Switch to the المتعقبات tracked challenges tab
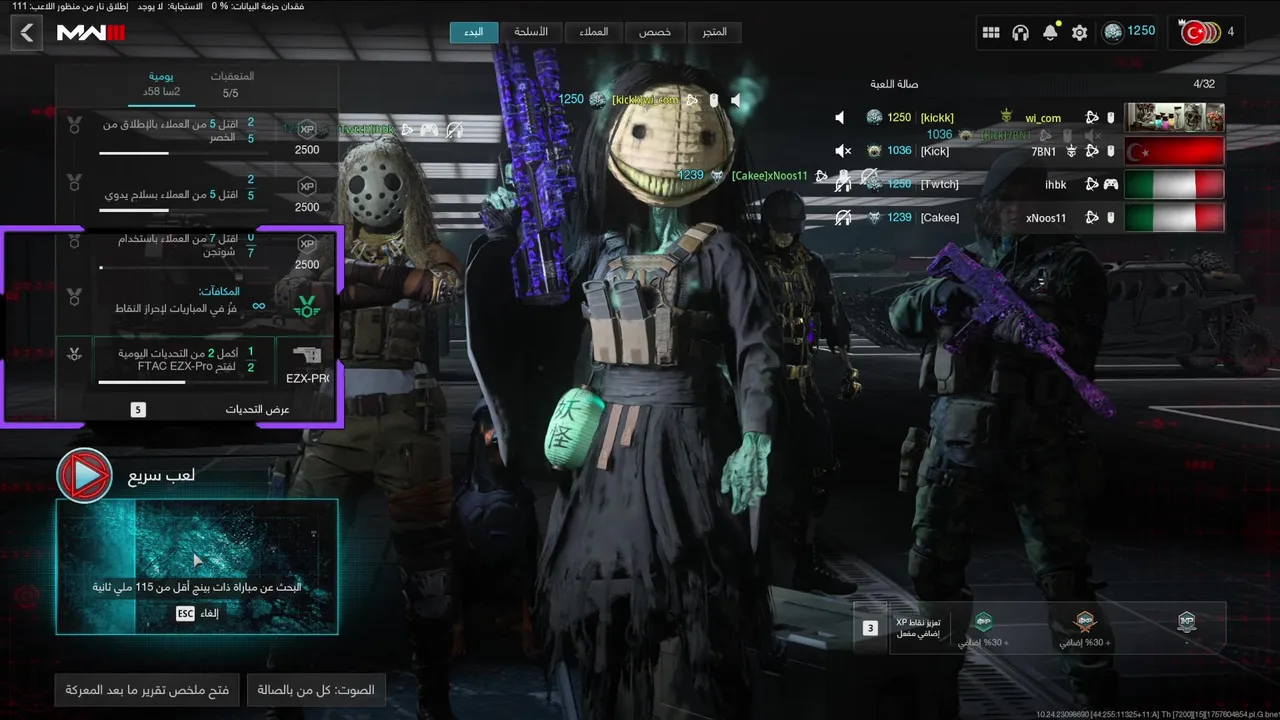1280x720 pixels. (x=231, y=84)
